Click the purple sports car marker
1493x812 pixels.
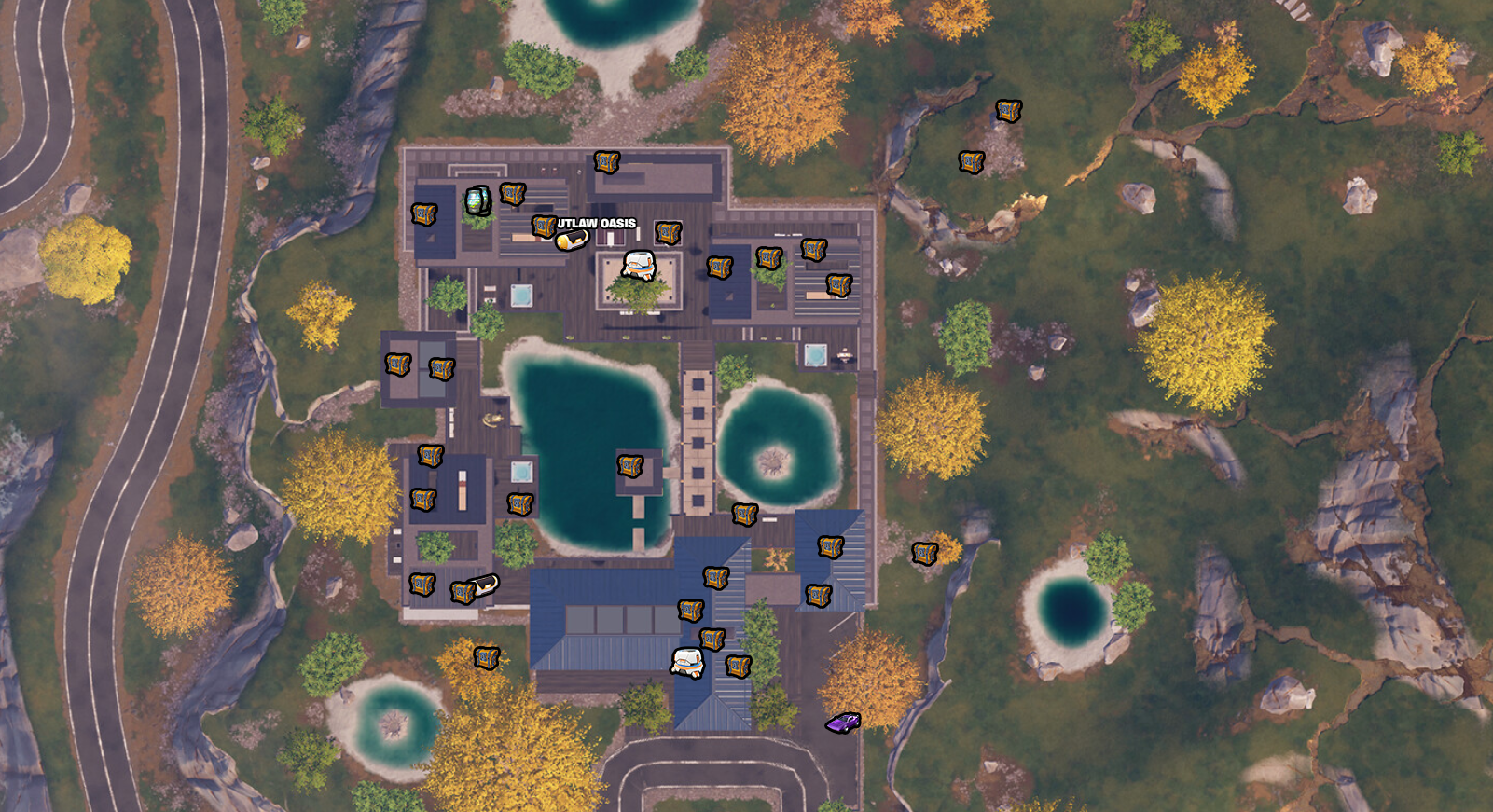tap(843, 723)
